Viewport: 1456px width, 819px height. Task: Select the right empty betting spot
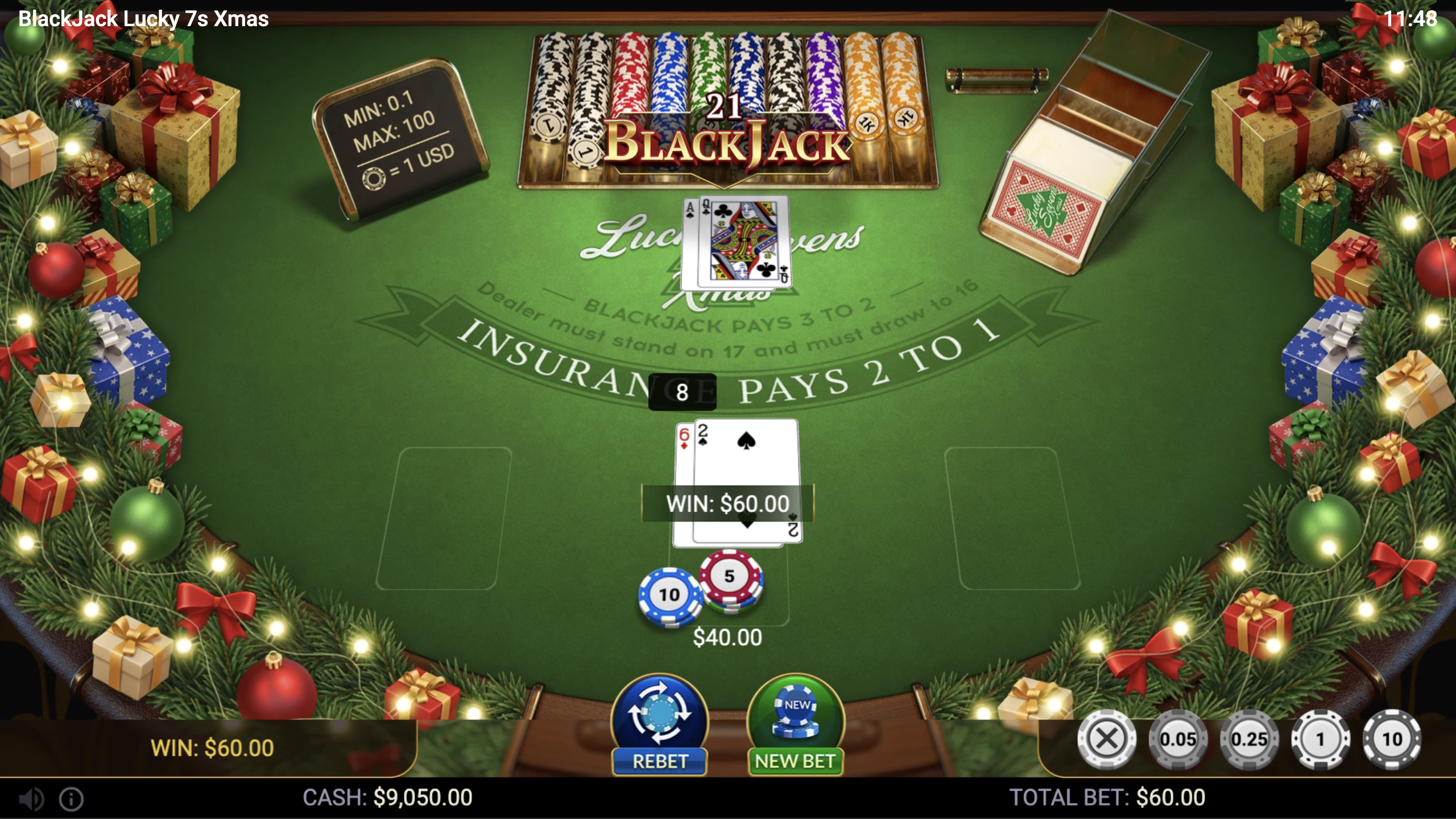[x=1012, y=518]
